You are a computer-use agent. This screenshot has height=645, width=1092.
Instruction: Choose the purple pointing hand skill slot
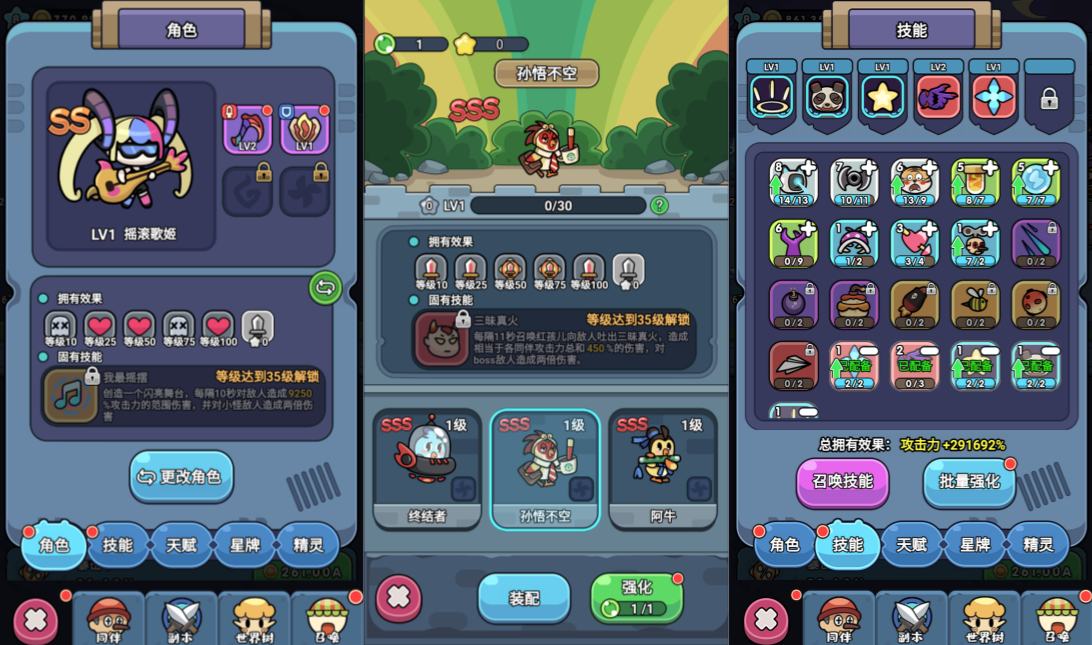(938, 97)
